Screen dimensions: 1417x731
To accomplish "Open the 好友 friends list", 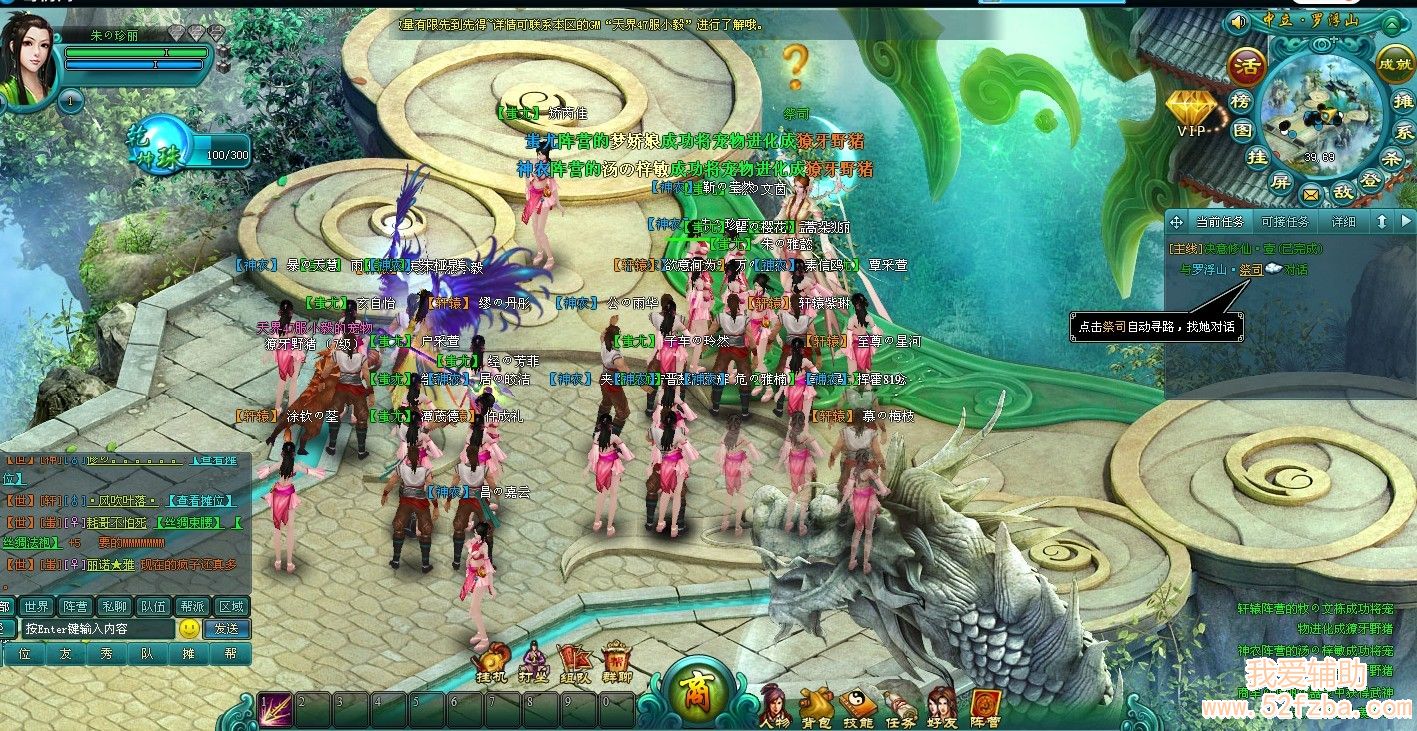I will [x=941, y=704].
